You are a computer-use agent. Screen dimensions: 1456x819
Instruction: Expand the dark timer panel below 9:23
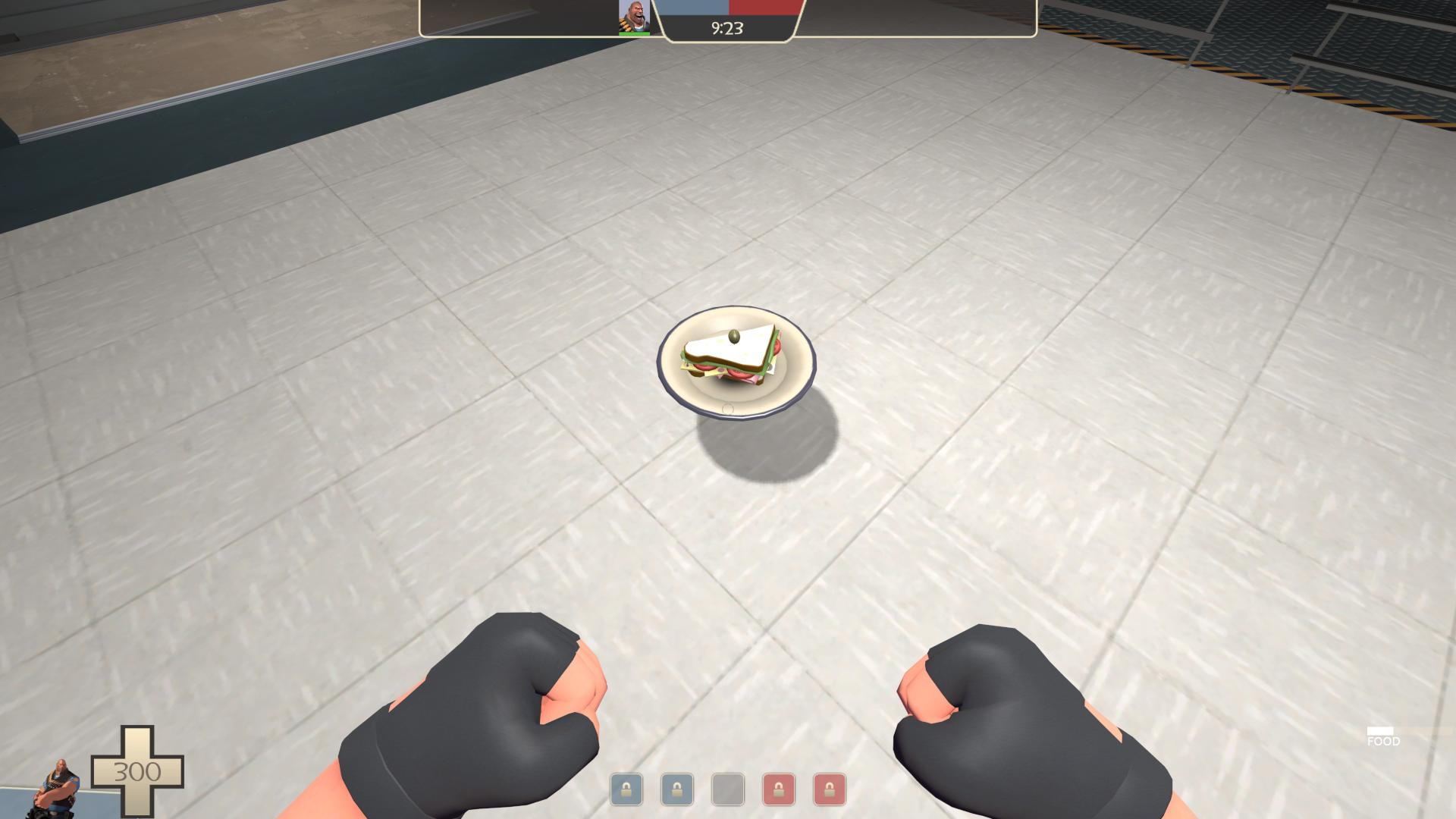click(x=730, y=29)
